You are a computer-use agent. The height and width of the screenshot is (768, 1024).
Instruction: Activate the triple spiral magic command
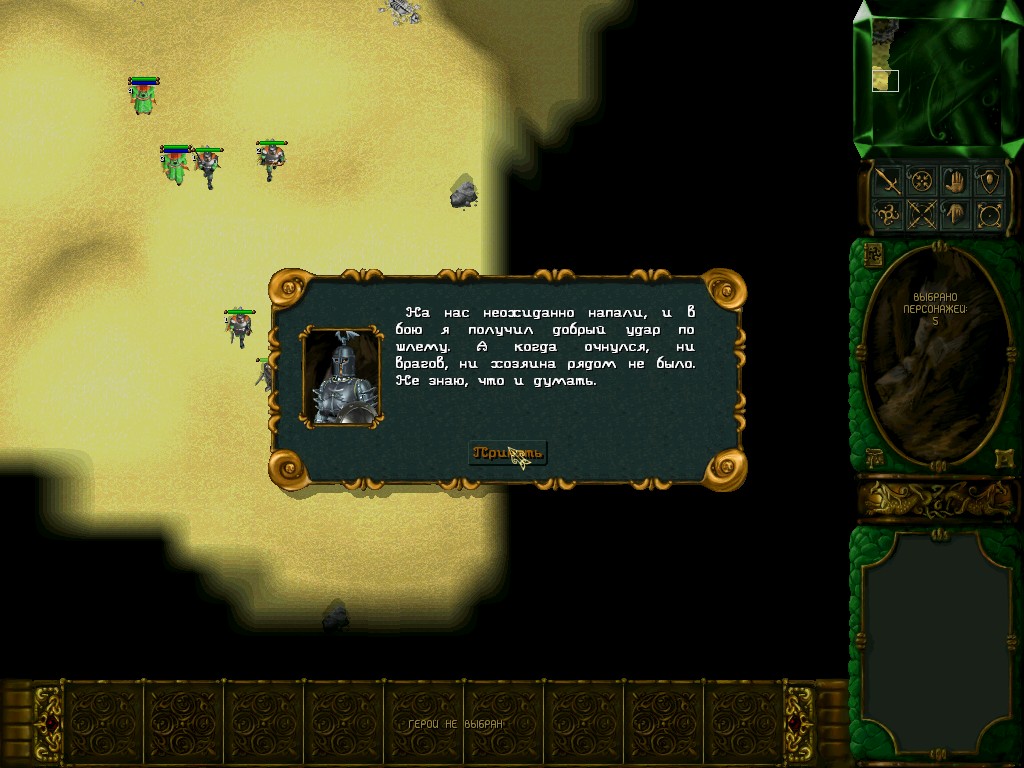point(888,214)
